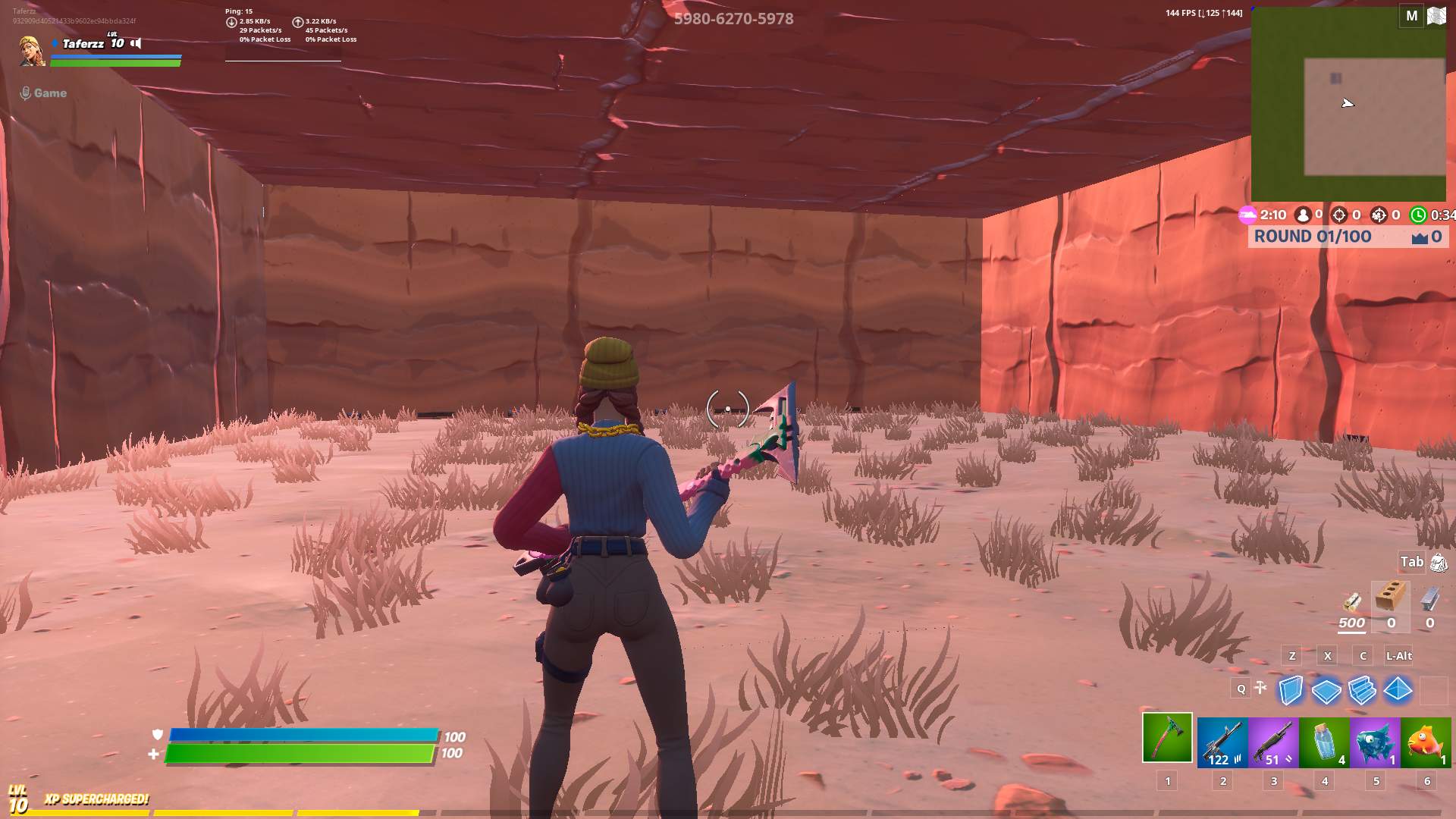This screenshot has height=819, width=1456.
Task: Select the stairs build piece icon
Action: 1360,691
